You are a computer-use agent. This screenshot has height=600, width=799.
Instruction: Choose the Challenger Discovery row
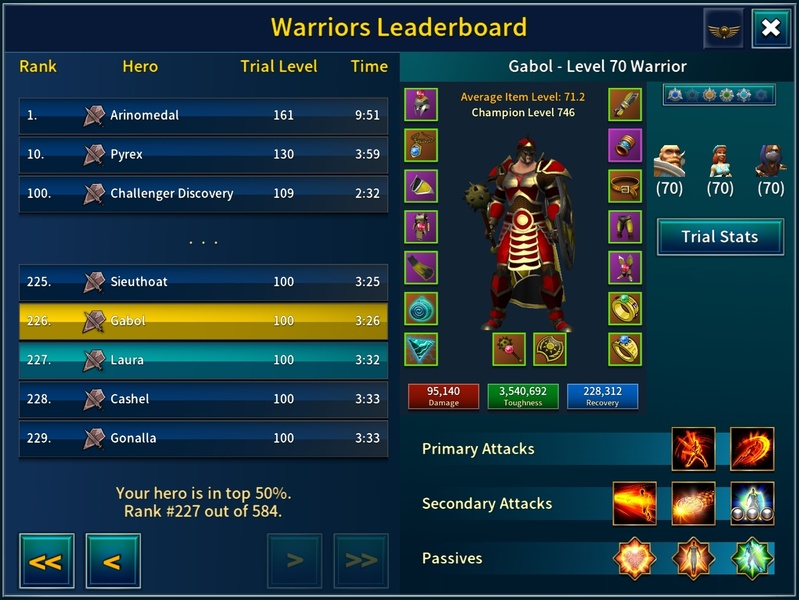tap(203, 194)
